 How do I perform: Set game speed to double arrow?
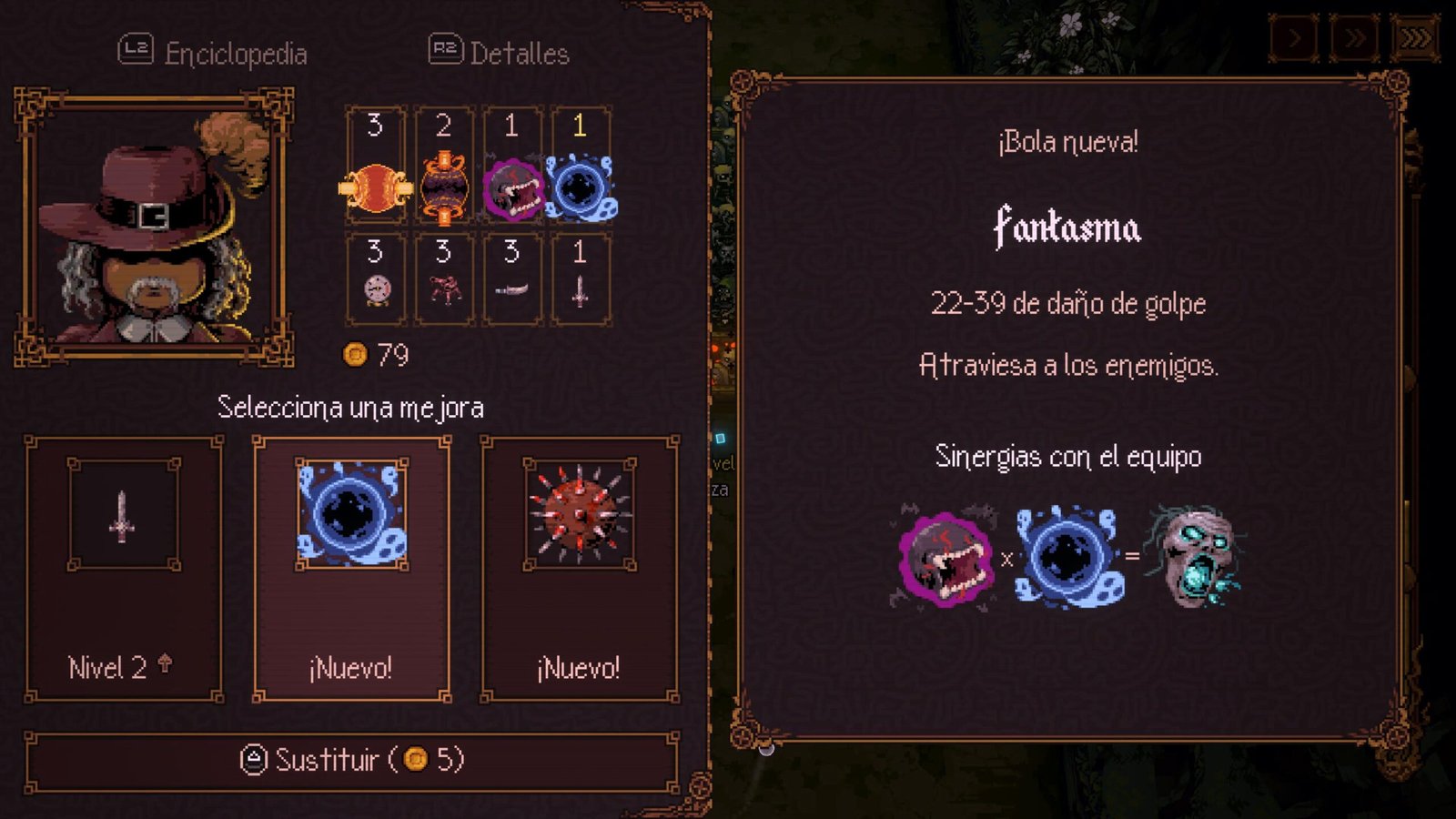pos(1354,38)
